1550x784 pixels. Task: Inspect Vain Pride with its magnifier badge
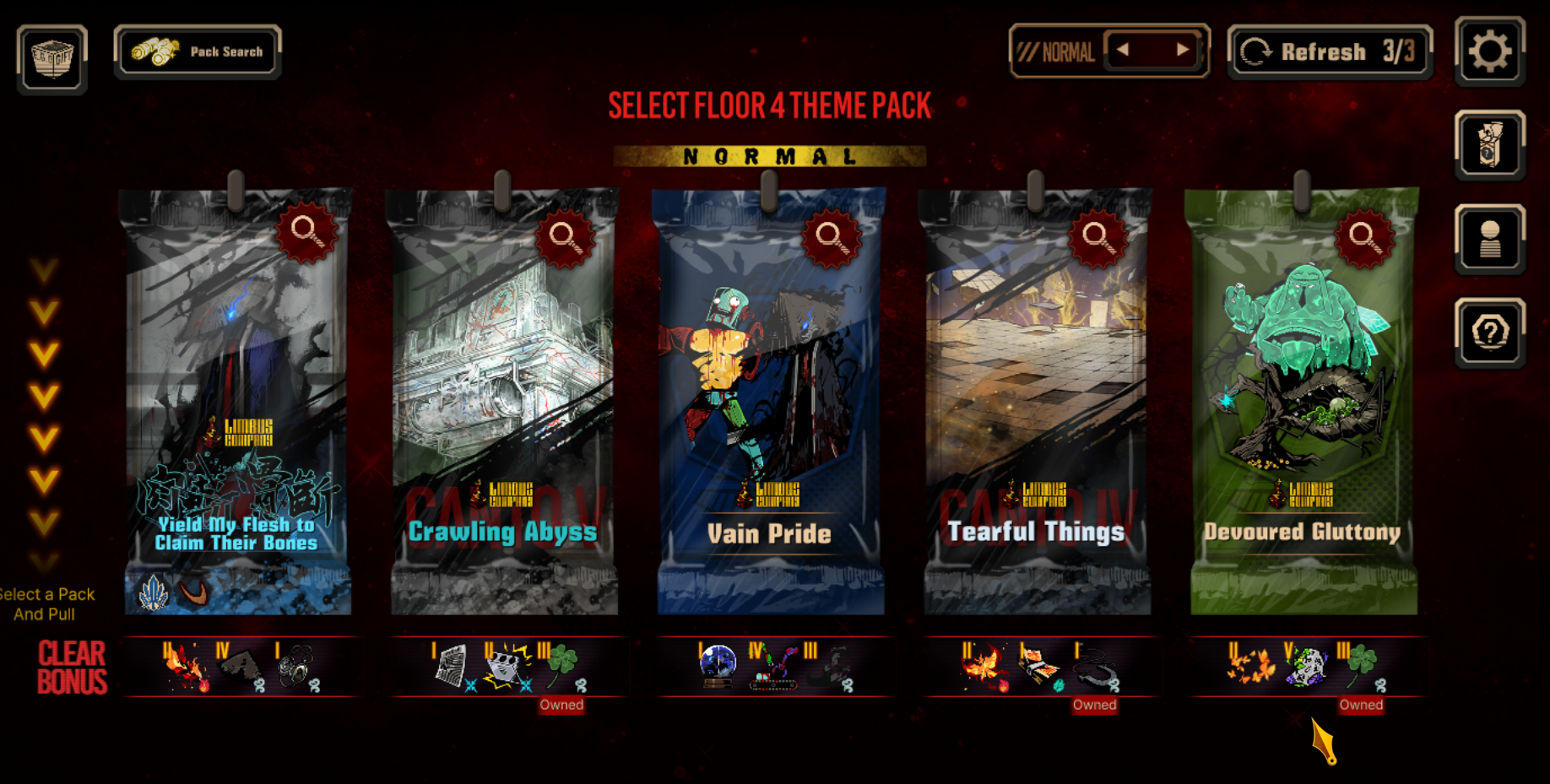pos(832,235)
